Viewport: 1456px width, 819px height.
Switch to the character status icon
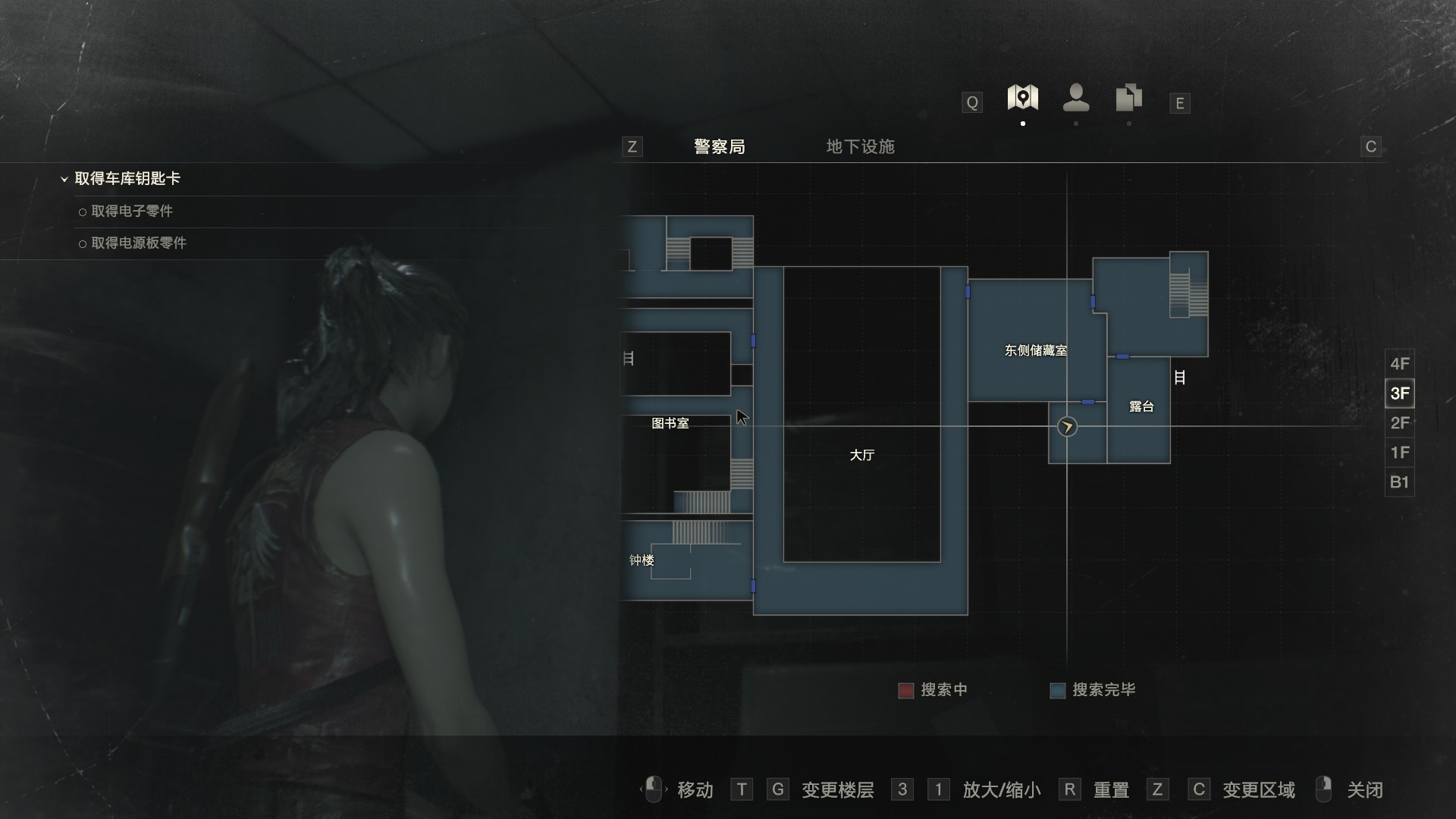click(x=1076, y=98)
